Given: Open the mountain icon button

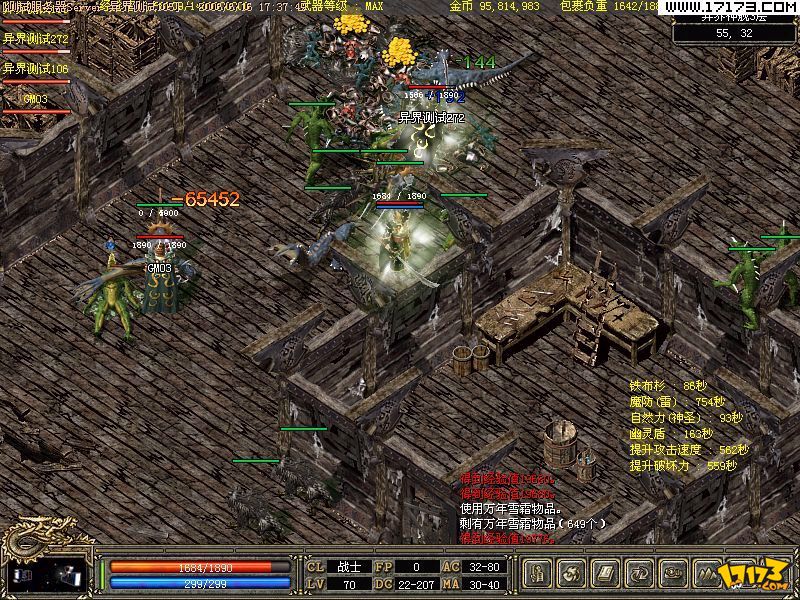Looking at the screenshot, I should 708,574.
